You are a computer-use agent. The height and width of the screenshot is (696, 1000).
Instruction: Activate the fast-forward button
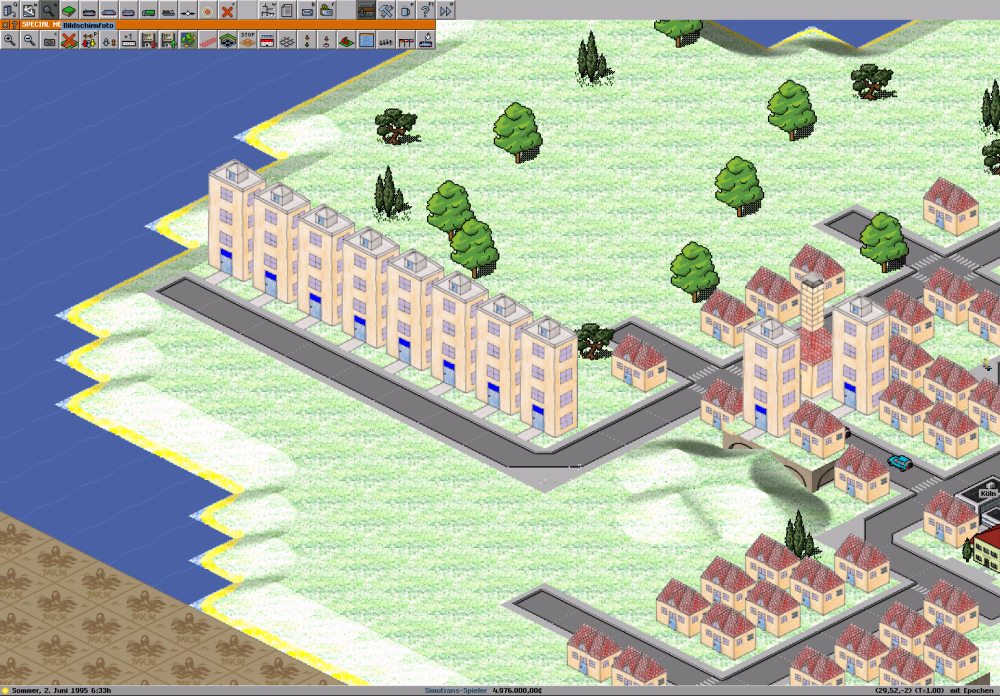coord(446,10)
